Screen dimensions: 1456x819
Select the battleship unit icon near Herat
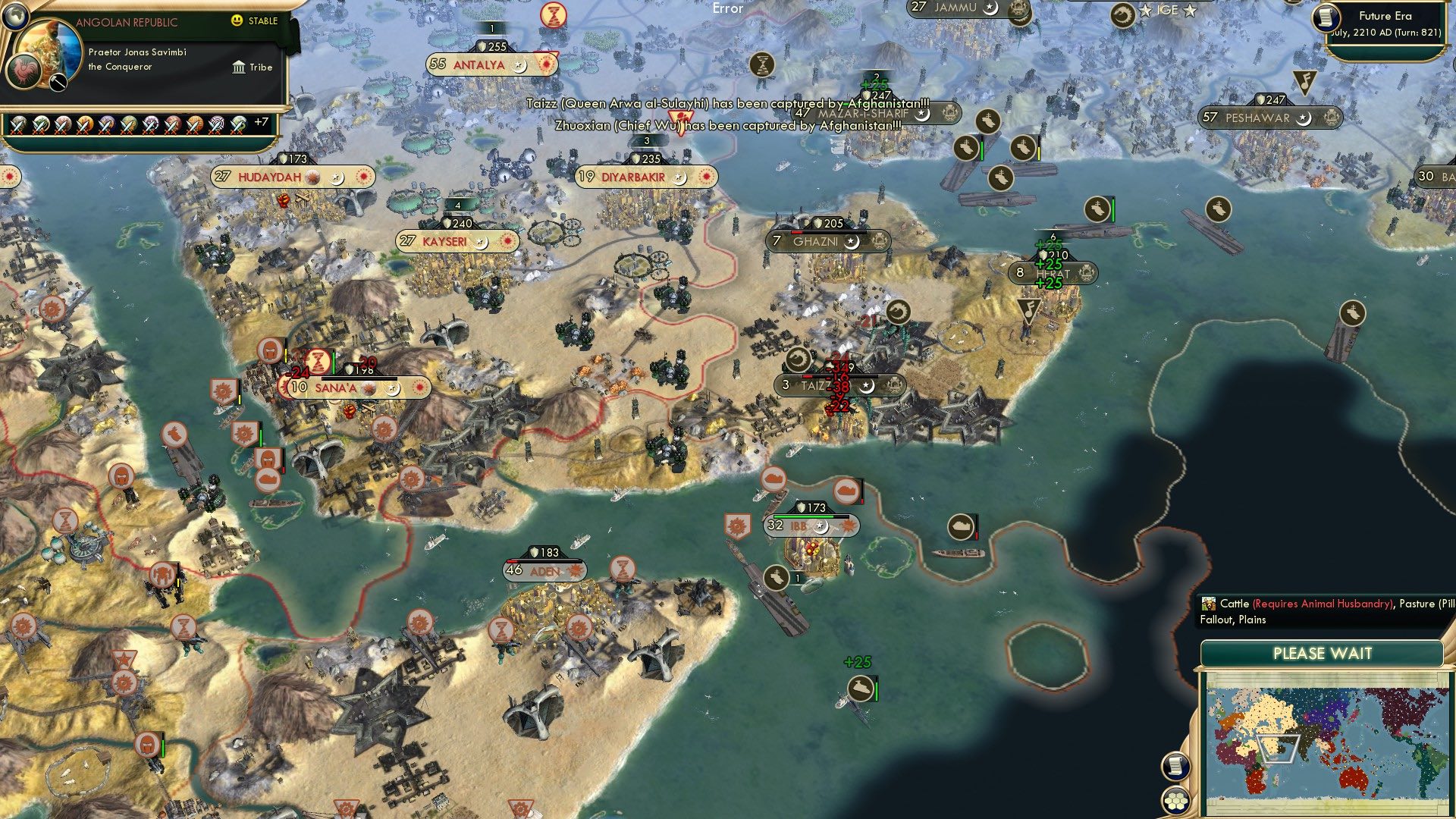1096,206
